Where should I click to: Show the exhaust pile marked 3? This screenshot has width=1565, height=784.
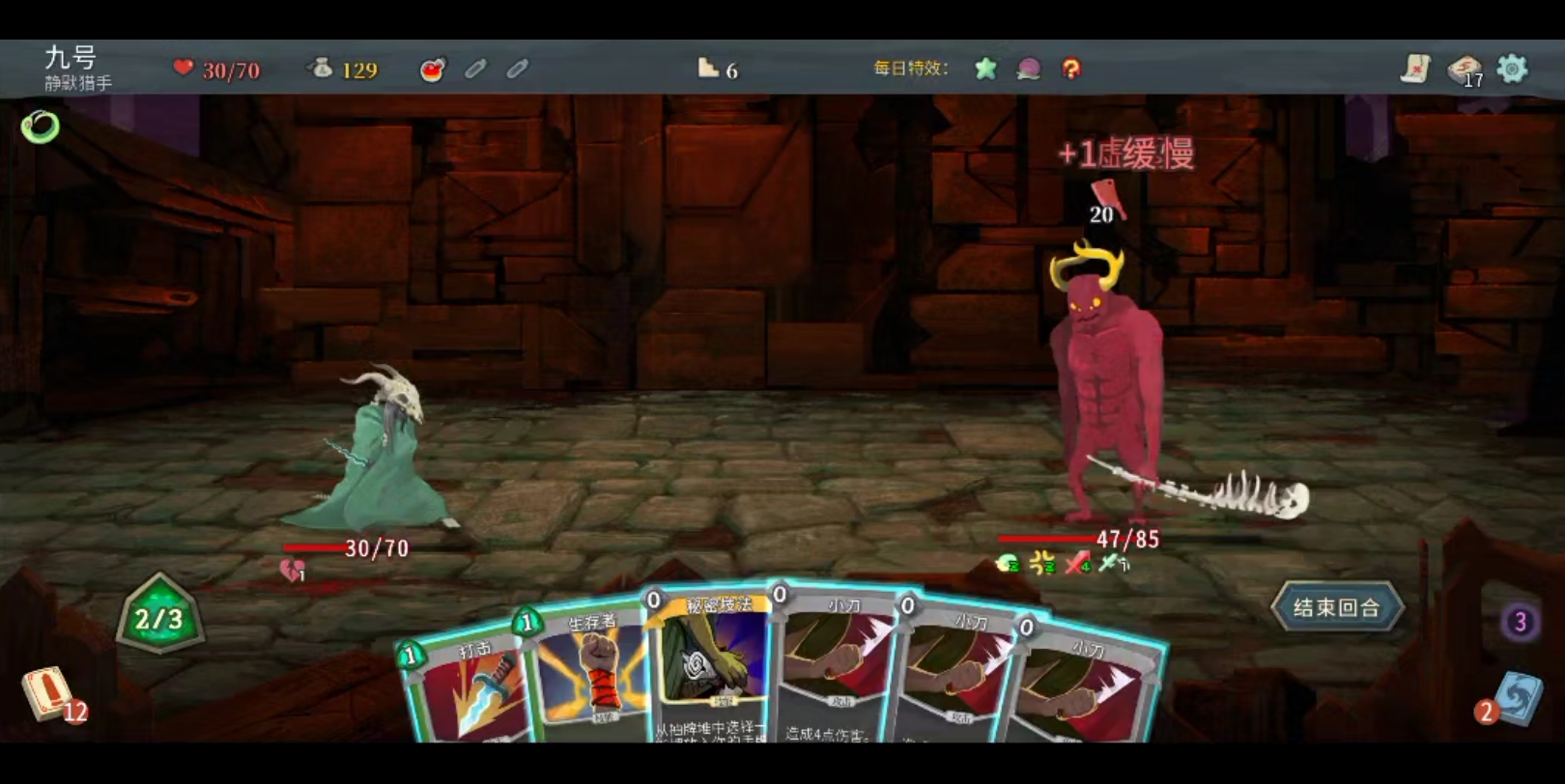(x=1520, y=623)
